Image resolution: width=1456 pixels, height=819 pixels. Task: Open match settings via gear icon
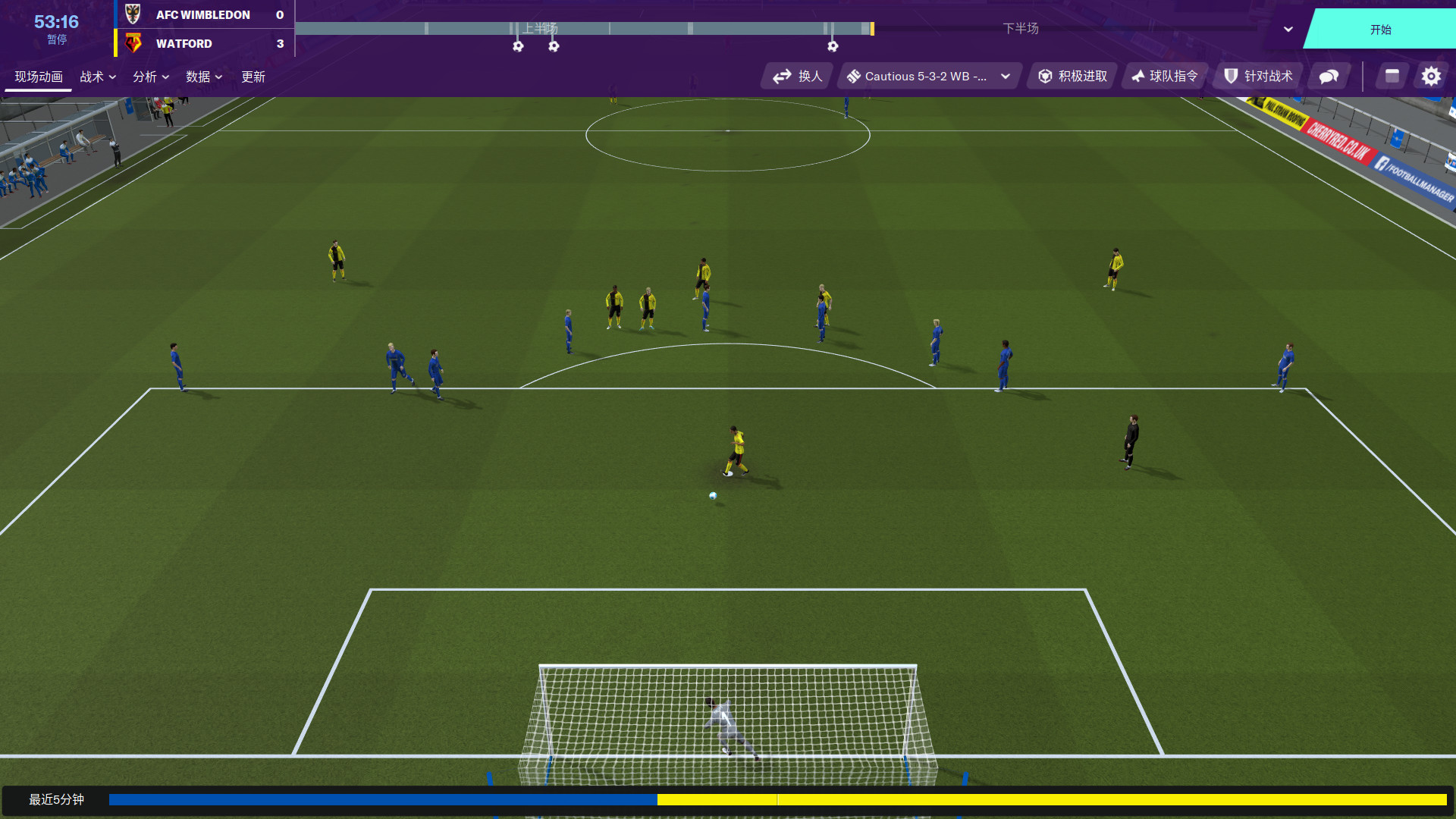click(1431, 76)
